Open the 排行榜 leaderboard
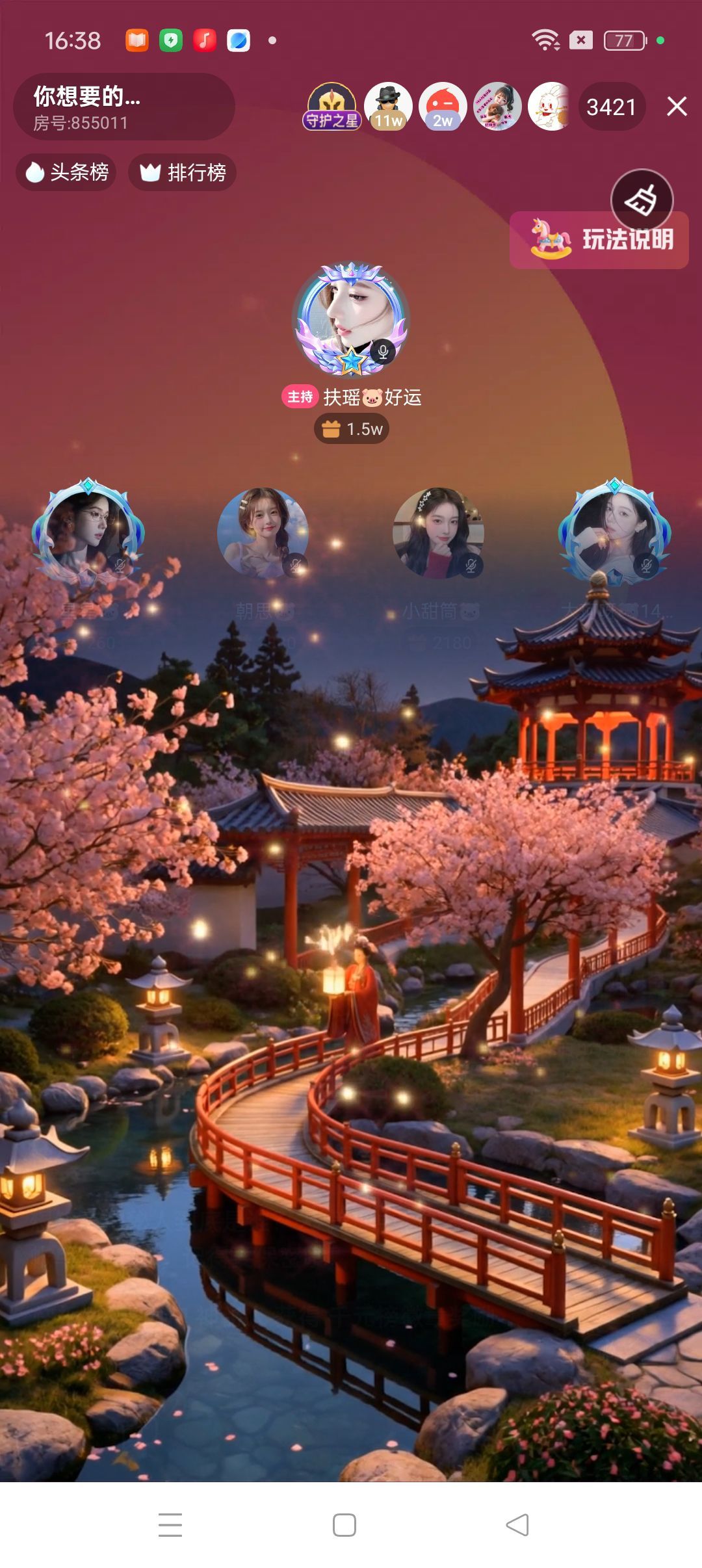 tap(183, 172)
